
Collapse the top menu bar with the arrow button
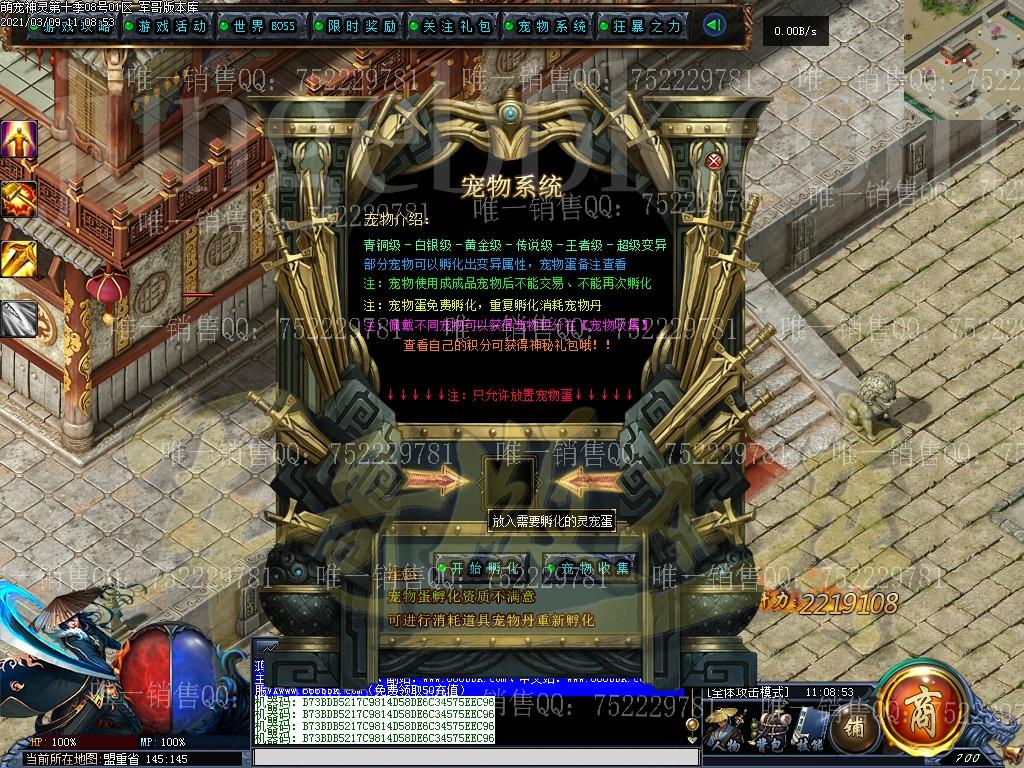pos(714,26)
